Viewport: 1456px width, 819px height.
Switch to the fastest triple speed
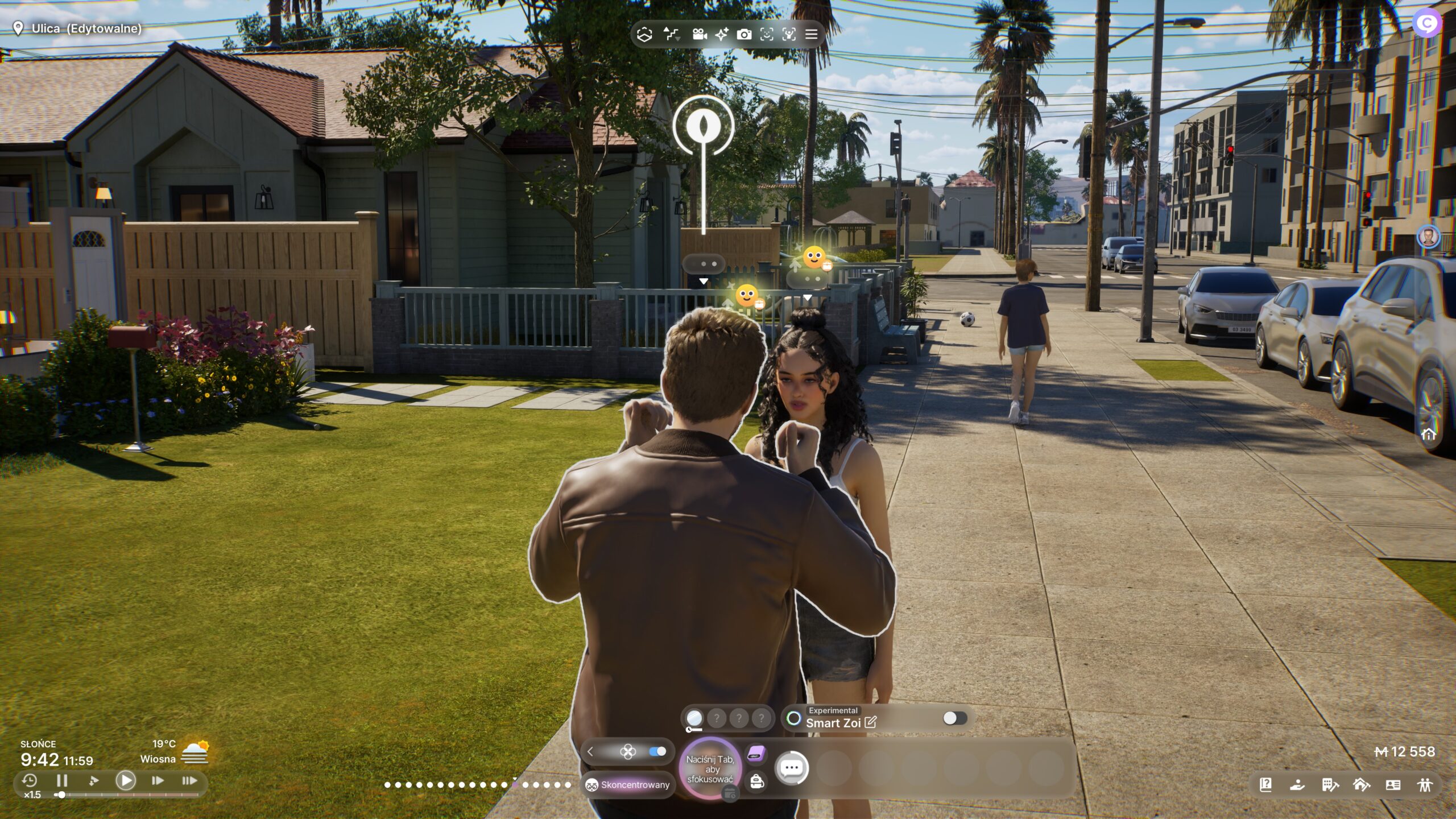click(x=189, y=780)
